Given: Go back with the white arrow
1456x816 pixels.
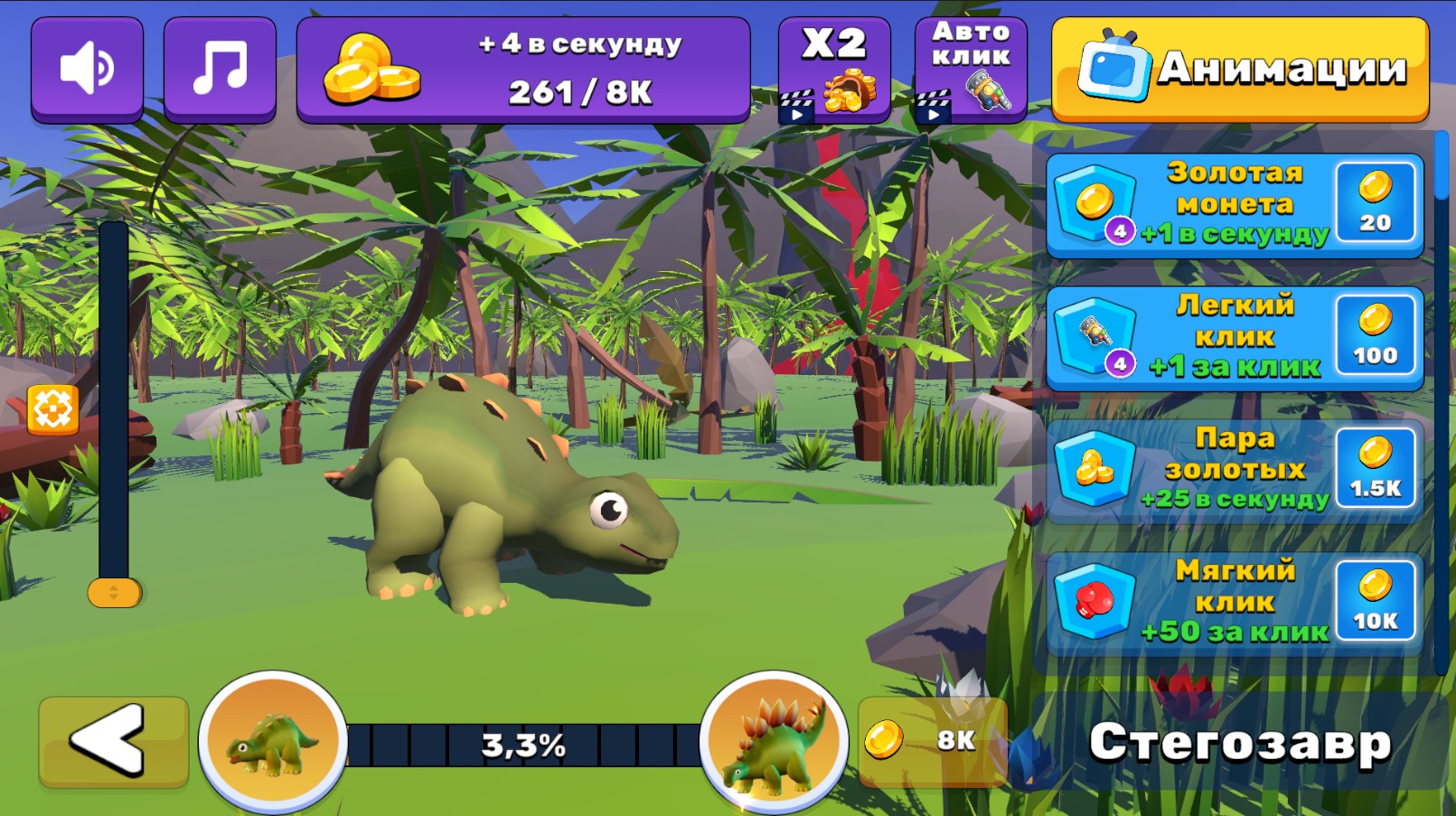Looking at the screenshot, I should click(114, 741).
